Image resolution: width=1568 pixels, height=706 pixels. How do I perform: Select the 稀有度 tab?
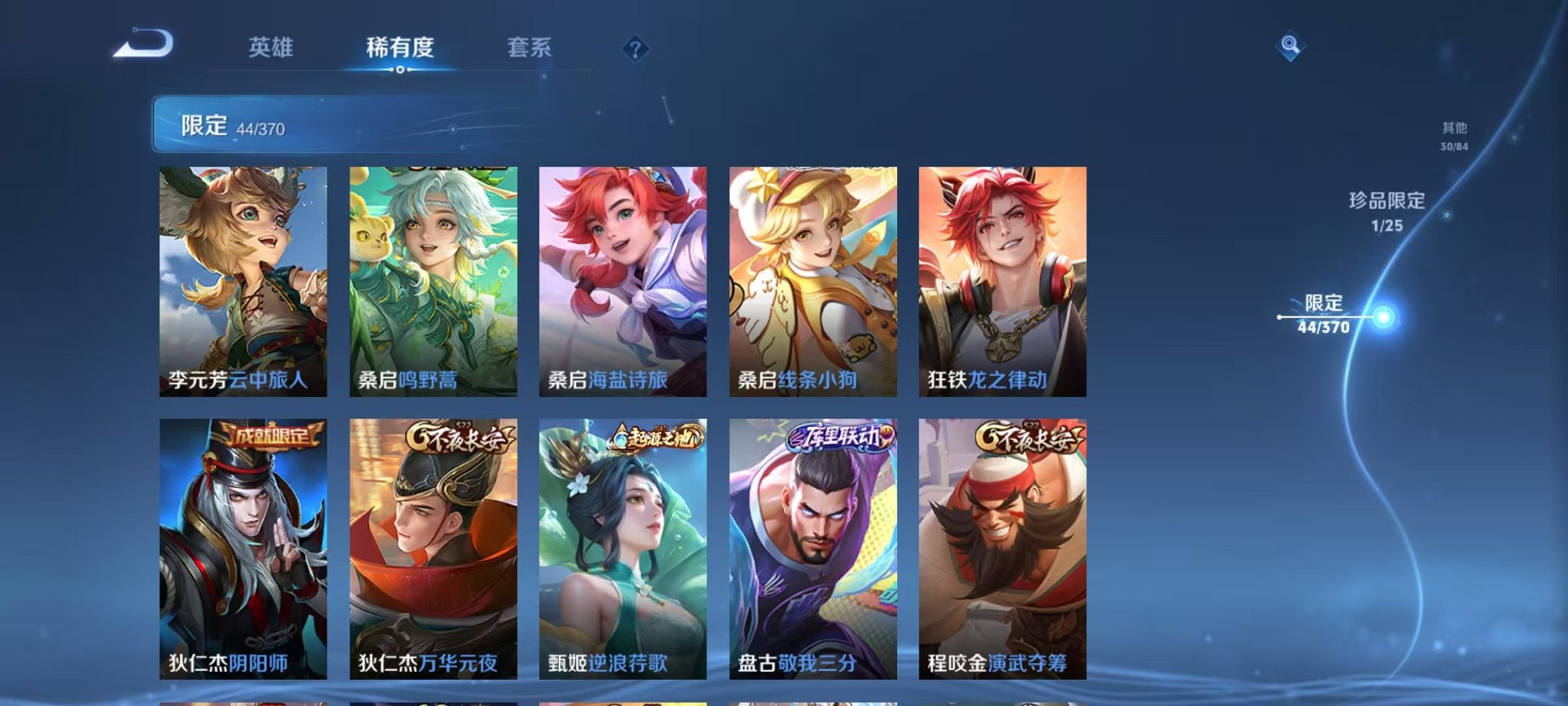click(x=398, y=48)
